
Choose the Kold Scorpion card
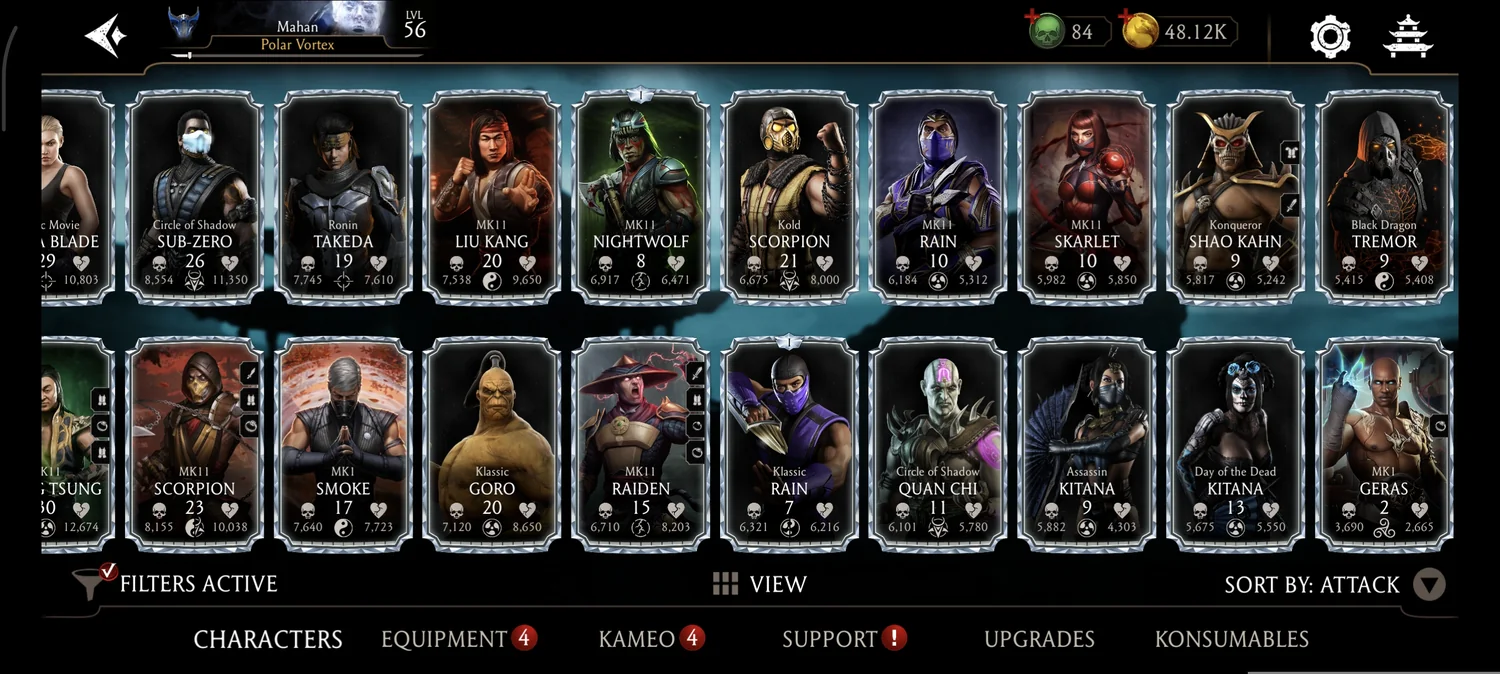point(790,195)
